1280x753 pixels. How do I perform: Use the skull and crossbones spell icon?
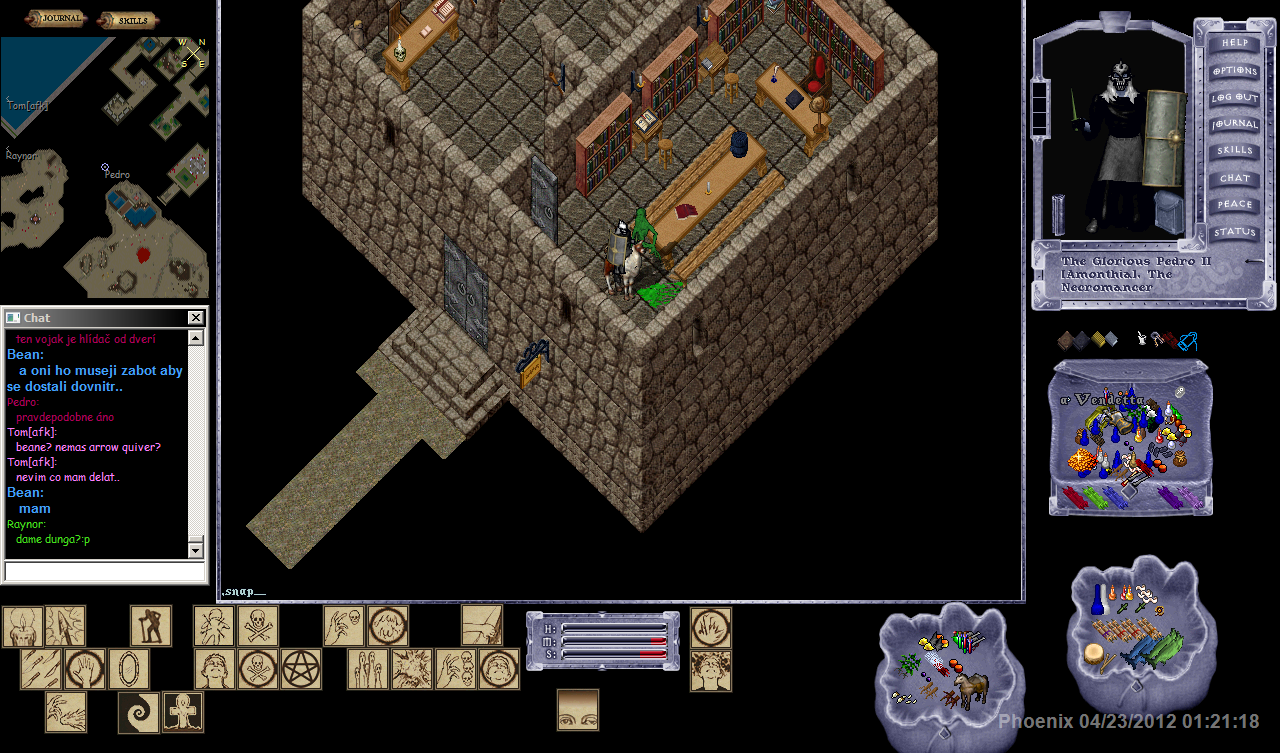pos(258,626)
